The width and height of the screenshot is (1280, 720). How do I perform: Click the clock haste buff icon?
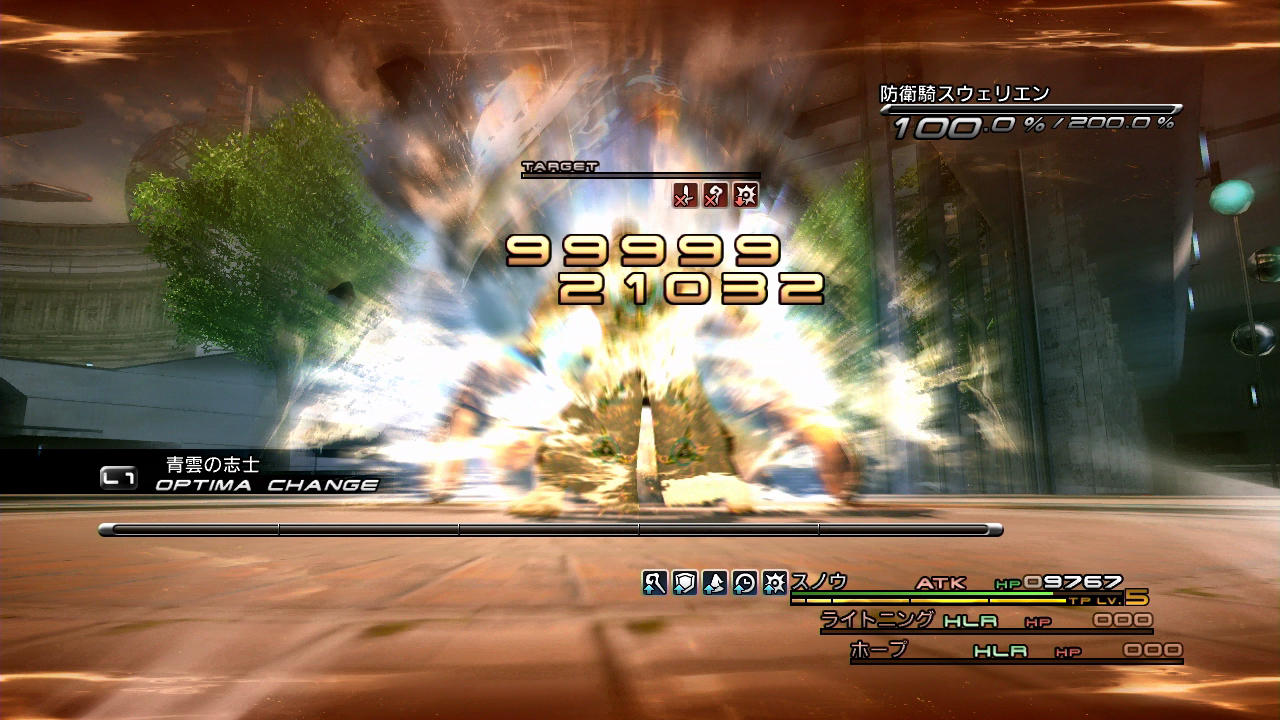(x=745, y=582)
